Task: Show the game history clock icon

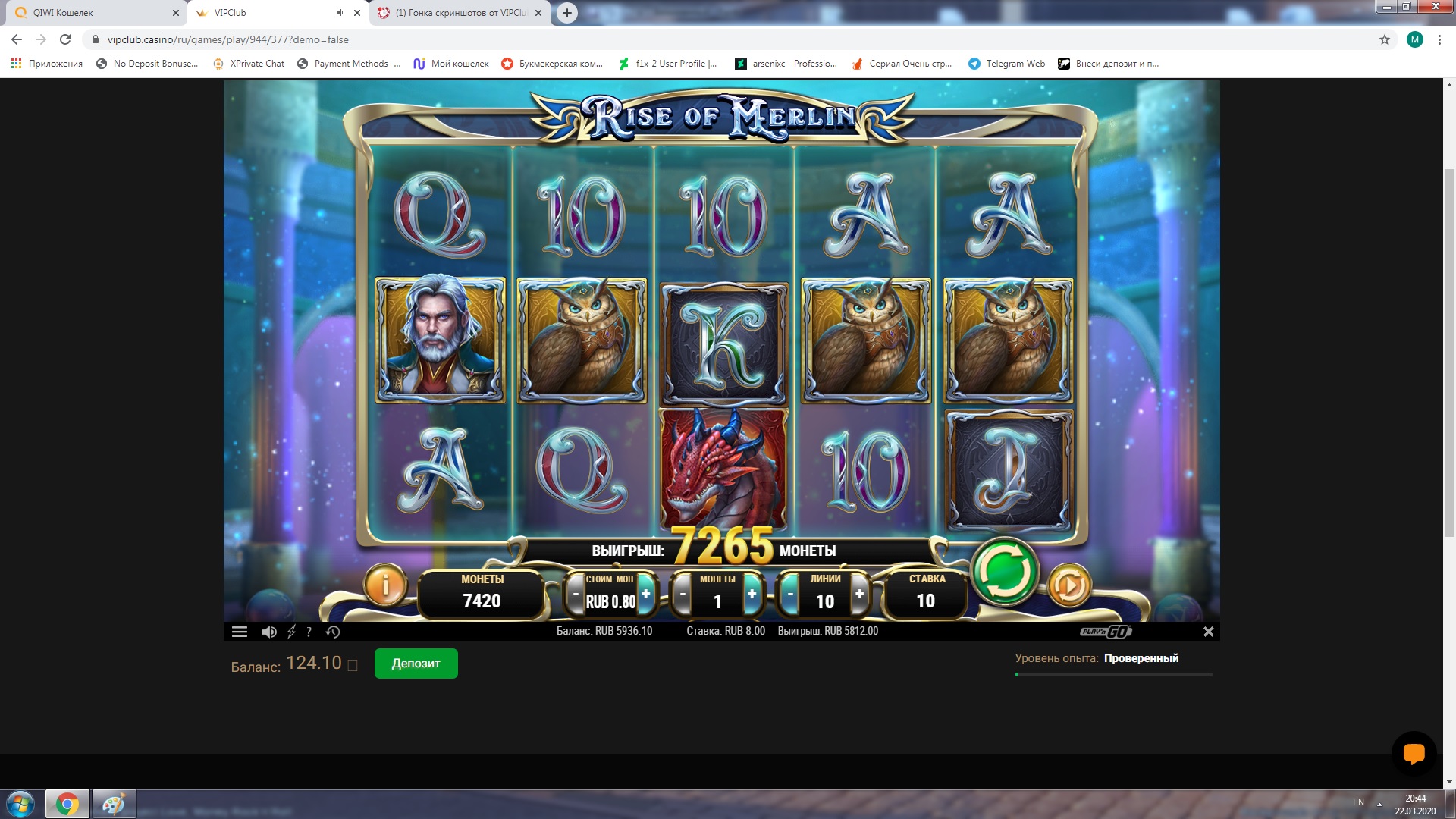Action: pos(333,632)
